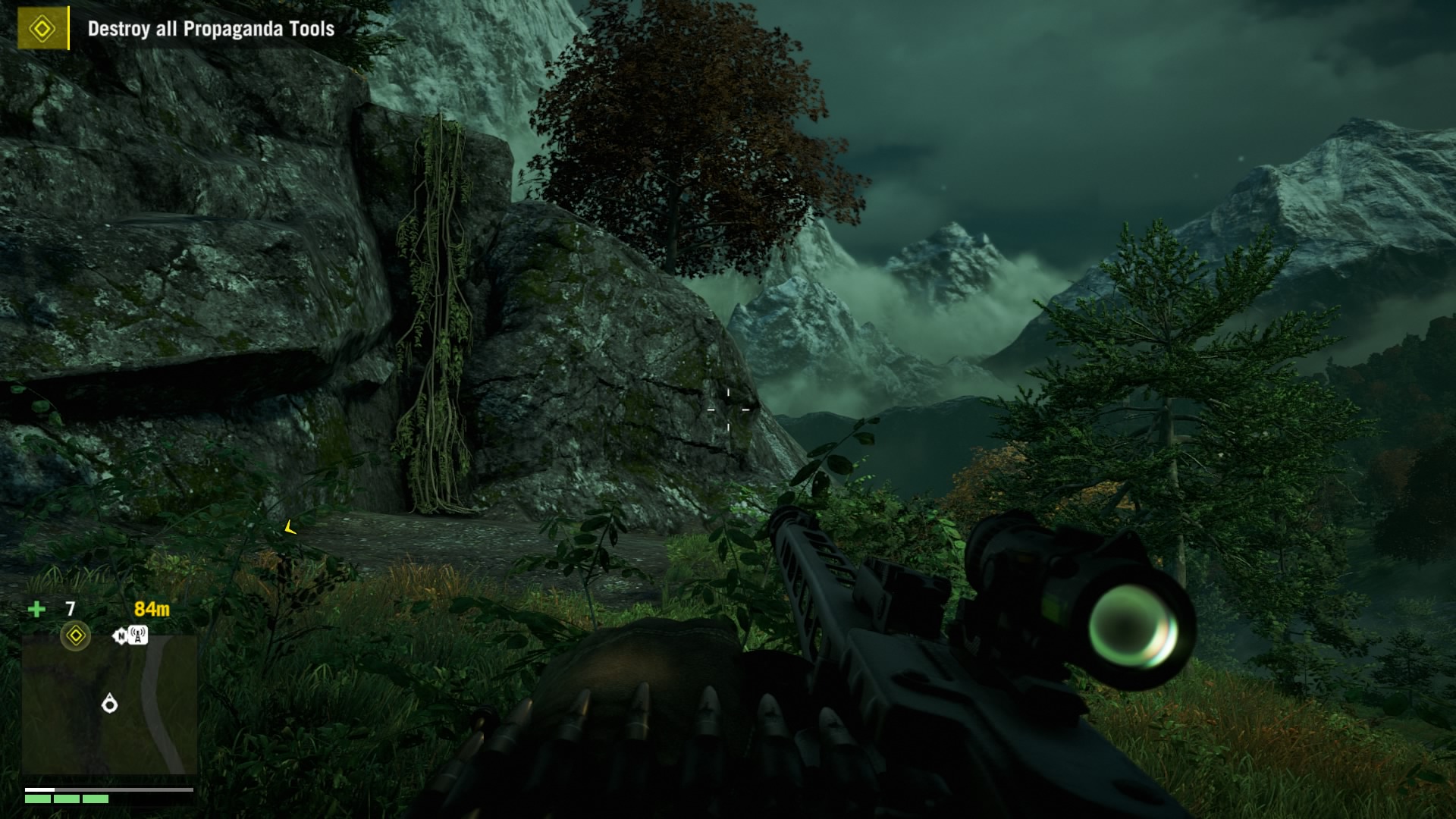Click the north compass marker on the minimap
1456x819 pixels.
[x=120, y=636]
